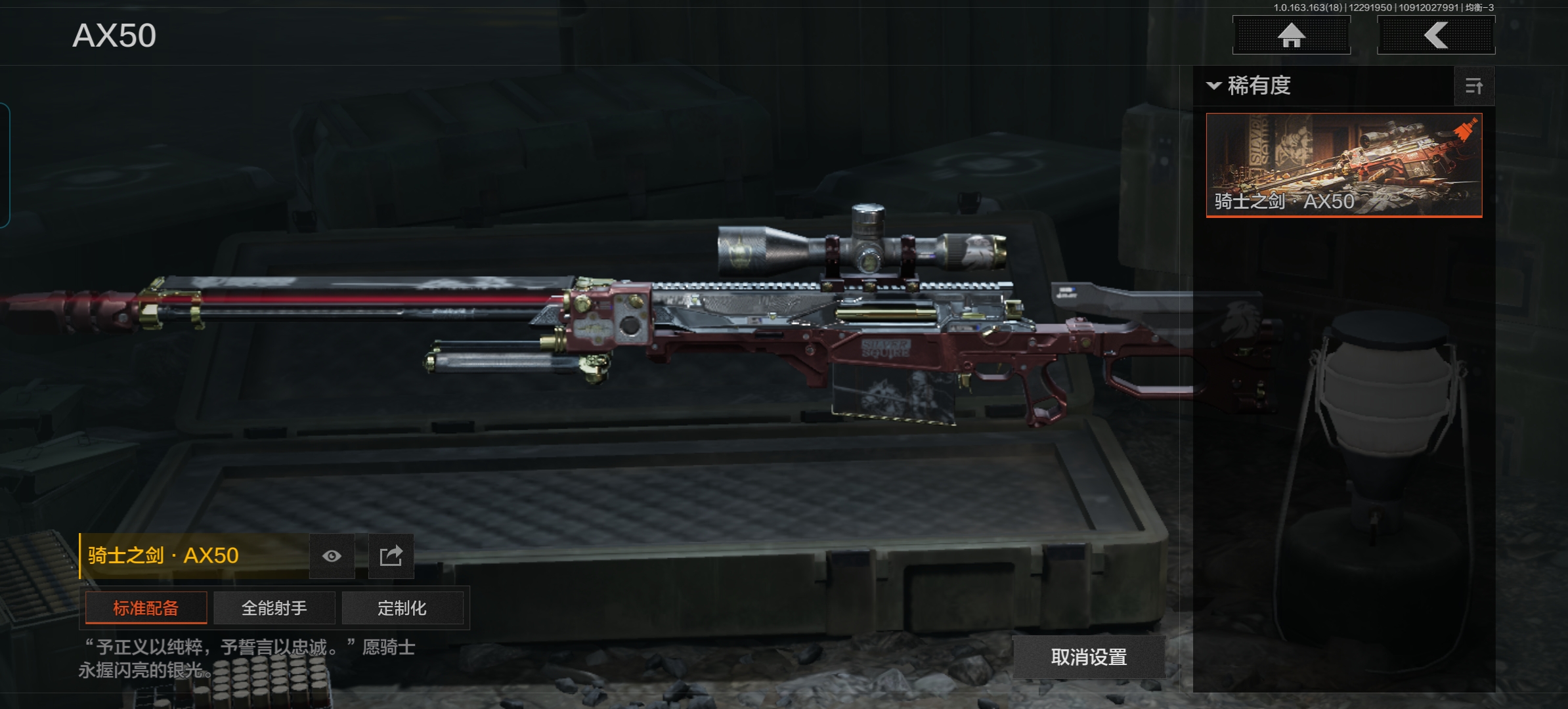Preview the weapon with the eye icon
Image resolution: width=1568 pixels, height=709 pixels.
point(332,556)
